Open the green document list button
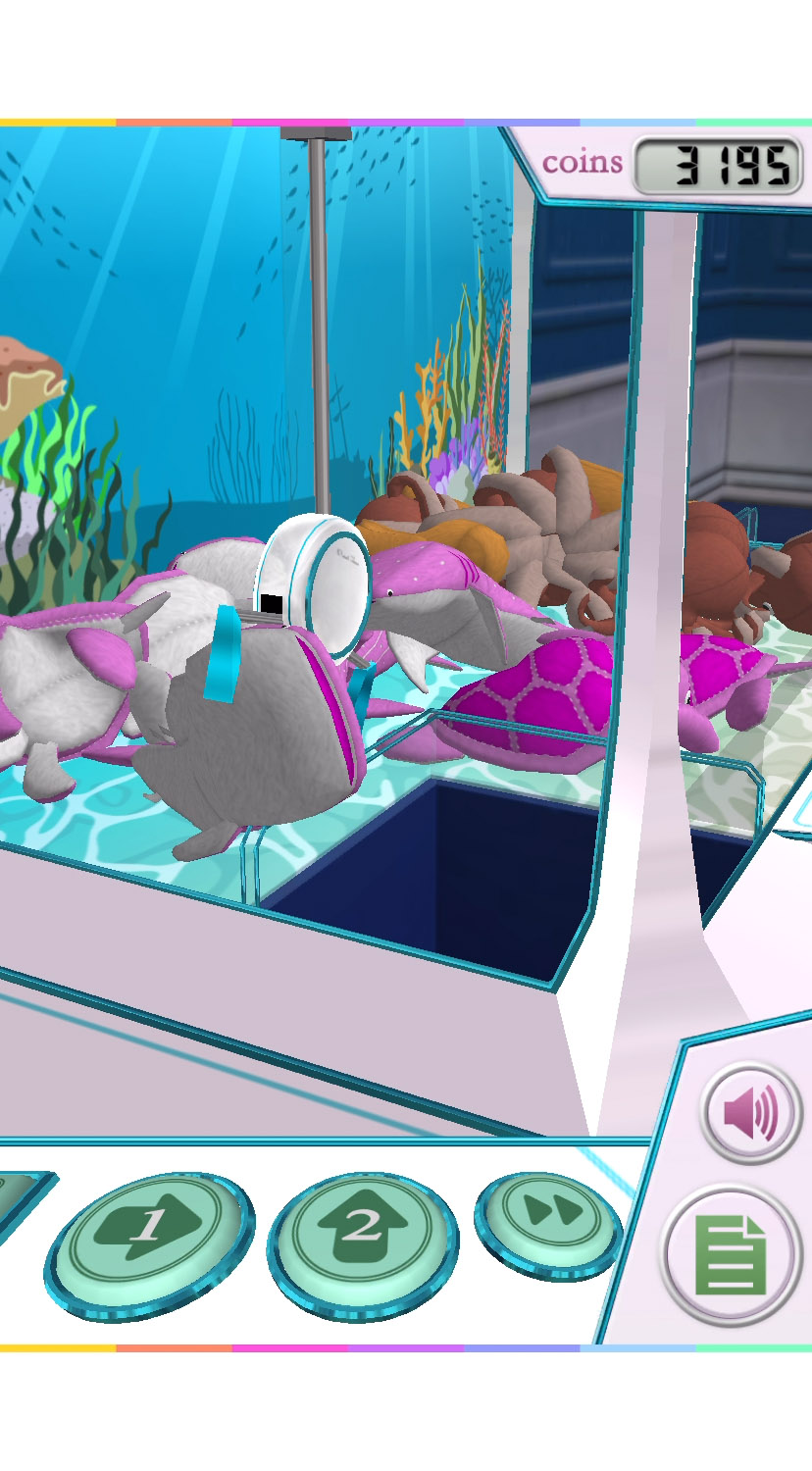Image resolution: width=812 pixels, height=1471 pixels. pos(731,1255)
